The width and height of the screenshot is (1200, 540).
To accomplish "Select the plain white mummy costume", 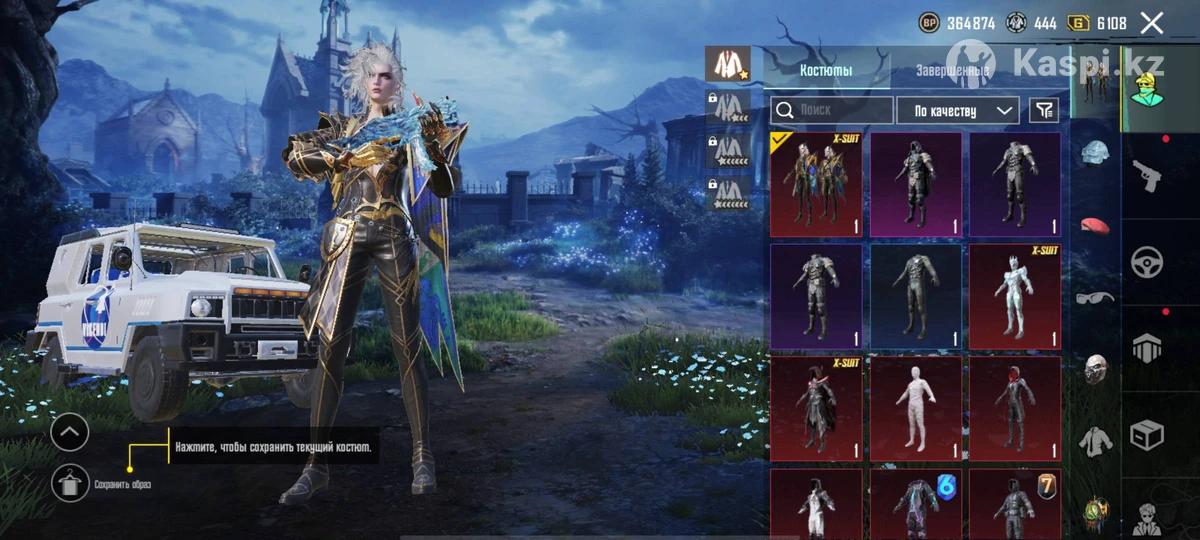I will click(x=915, y=408).
